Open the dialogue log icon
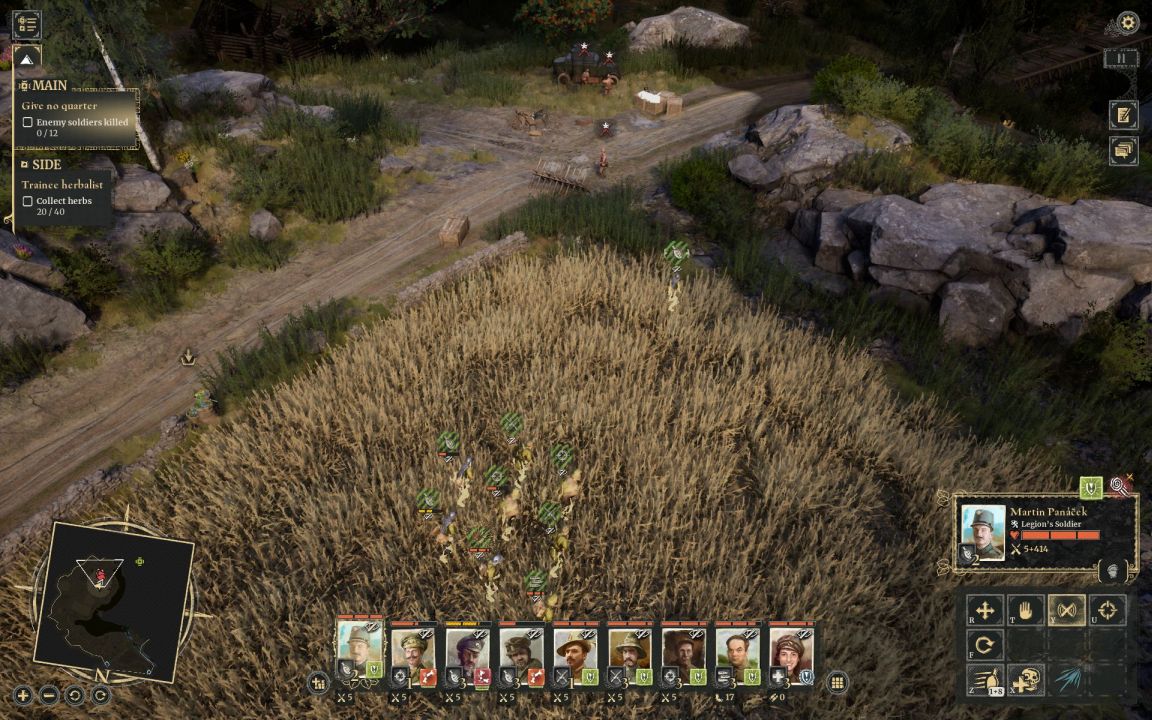This screenshot has height=720, width=1152. [1124, 151]
